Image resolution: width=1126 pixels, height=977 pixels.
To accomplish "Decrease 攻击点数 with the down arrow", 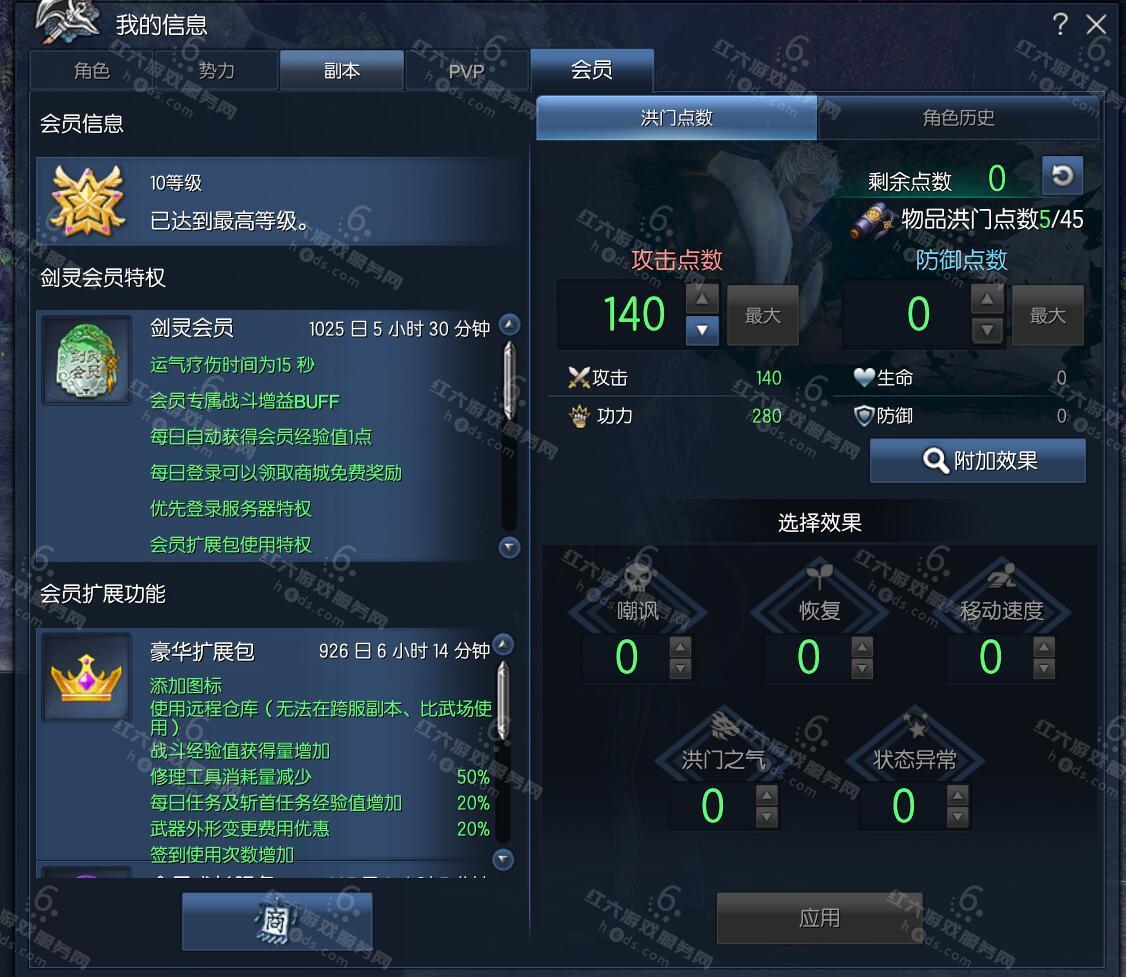I will (702, 329).
